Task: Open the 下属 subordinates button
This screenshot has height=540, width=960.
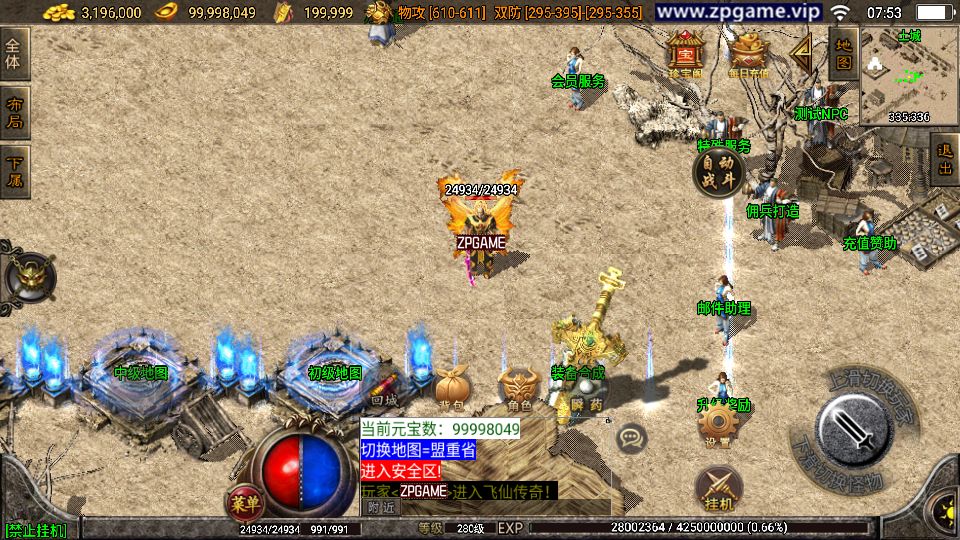Action: 16,171
